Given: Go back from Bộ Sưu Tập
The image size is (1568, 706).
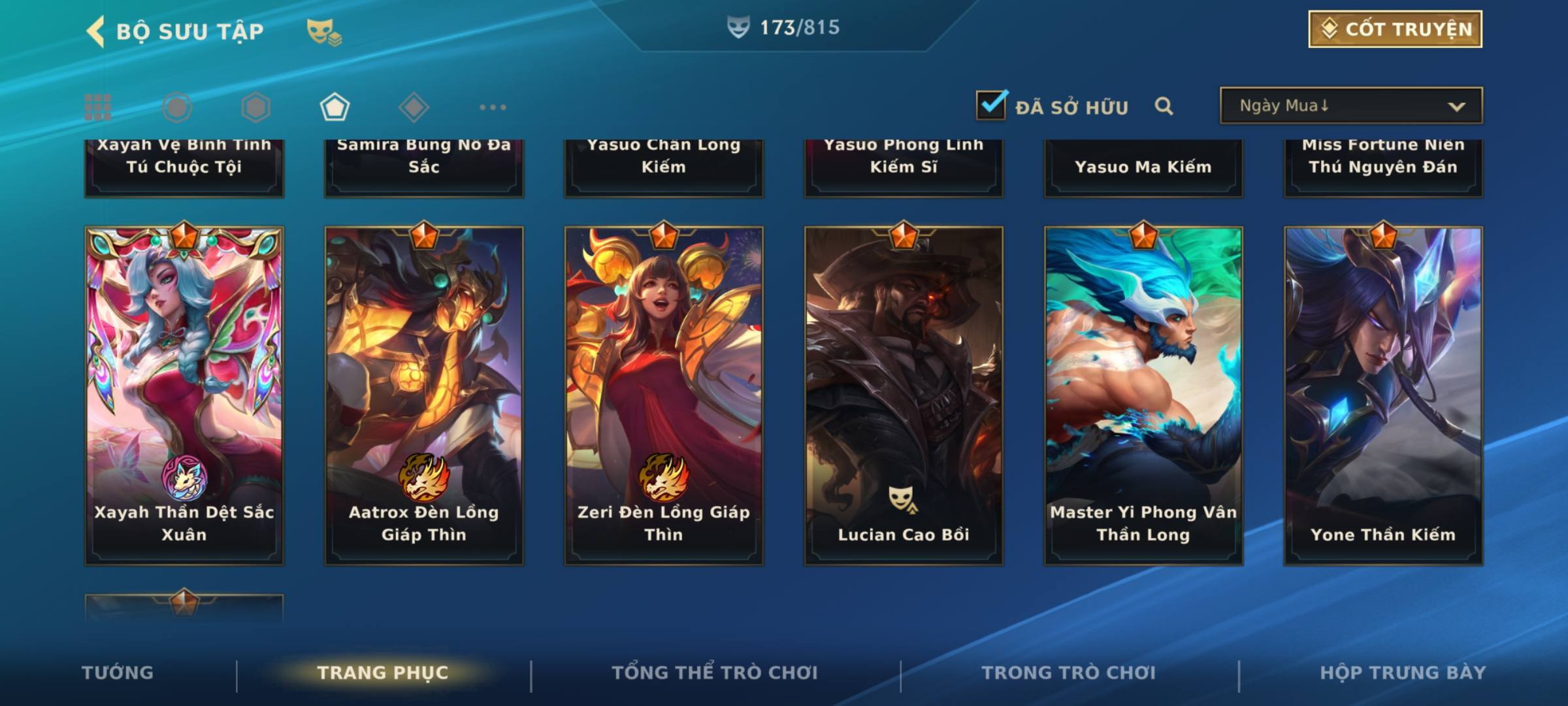Looking at the screenshot, I should [96, 31].
